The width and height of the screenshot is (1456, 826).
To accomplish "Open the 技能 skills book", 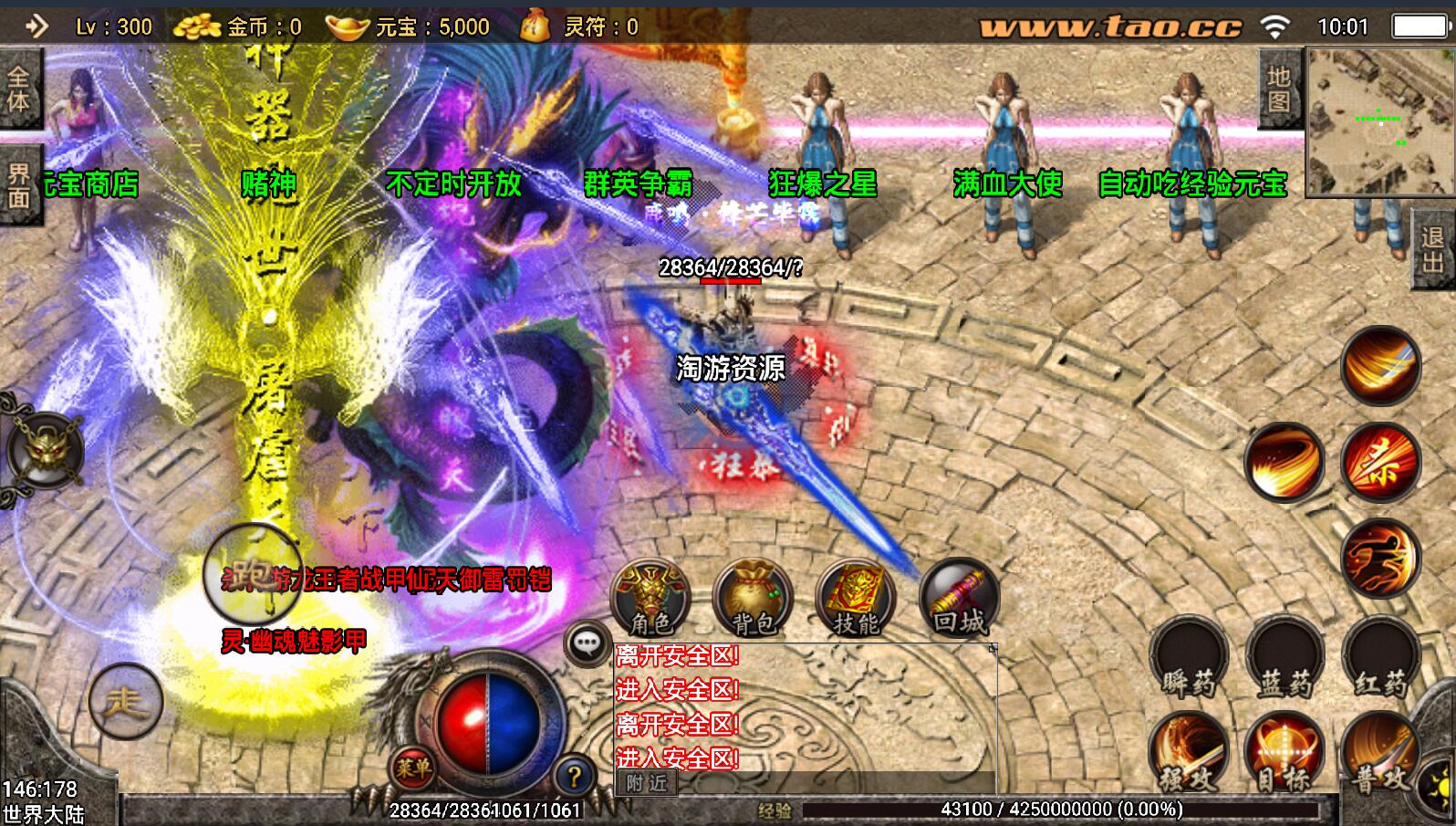I will coord(856,598).
